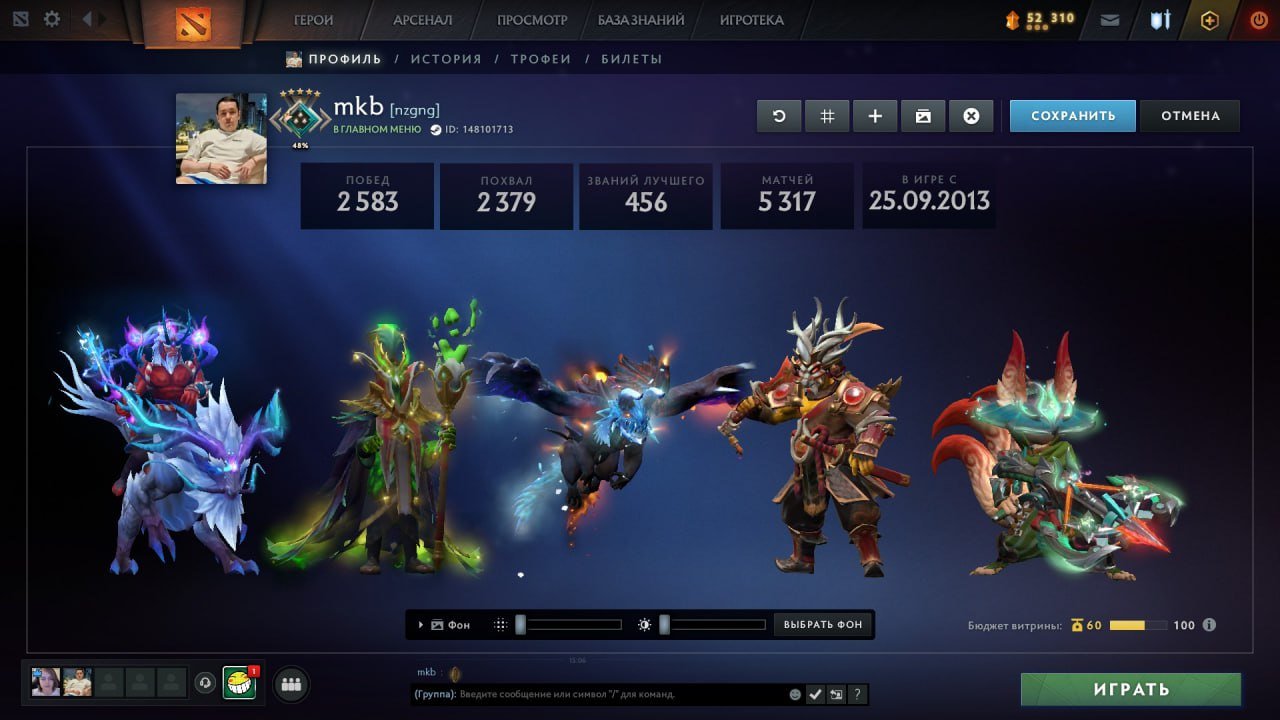Click ВЫБРАТЬ ФОН to choose a background

[822, 624]
